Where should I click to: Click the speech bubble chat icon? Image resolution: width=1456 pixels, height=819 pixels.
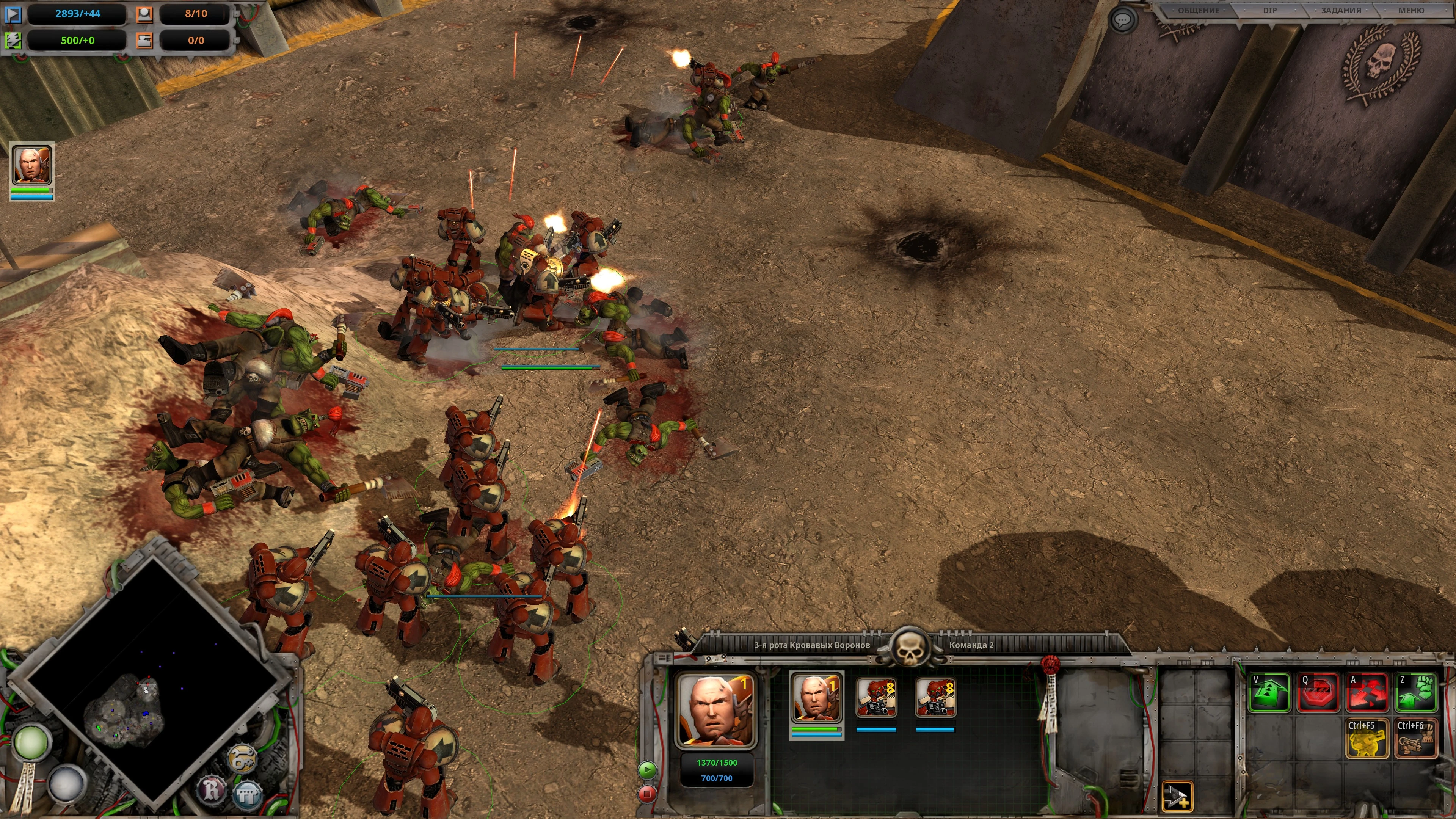point(1122,20)
